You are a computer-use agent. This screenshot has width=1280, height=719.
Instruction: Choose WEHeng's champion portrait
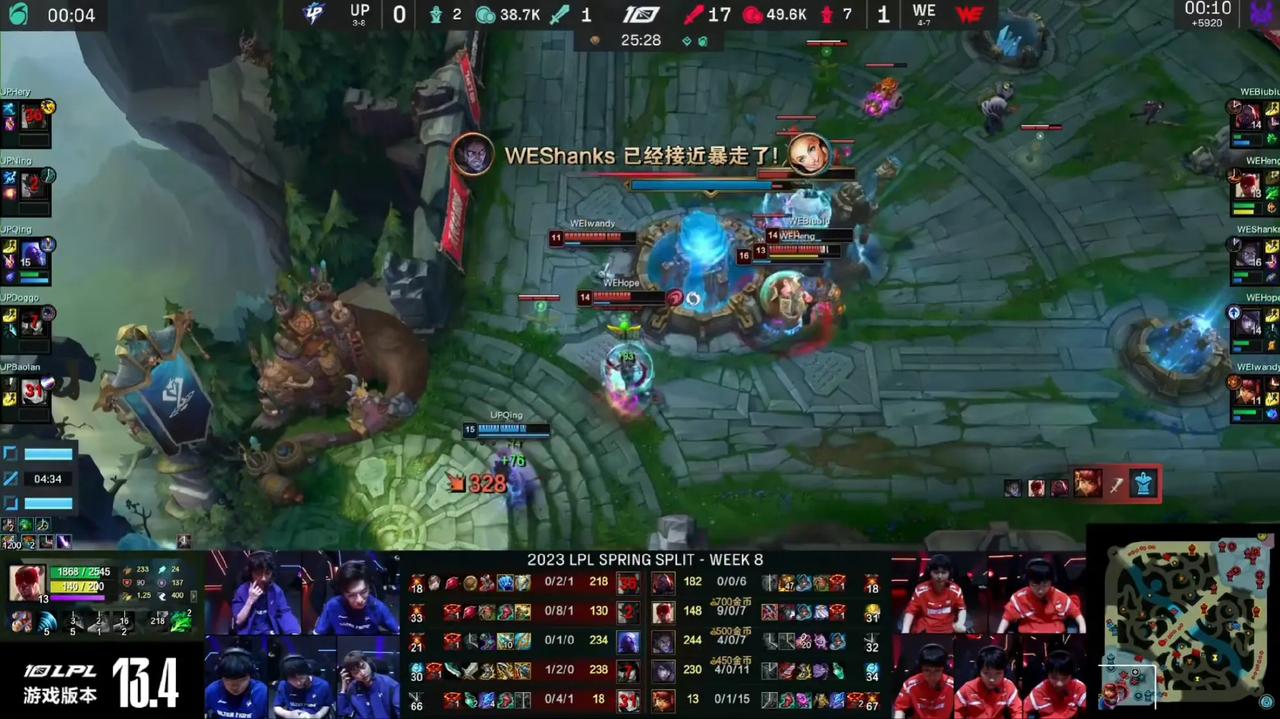click(x=1248, y=185)
